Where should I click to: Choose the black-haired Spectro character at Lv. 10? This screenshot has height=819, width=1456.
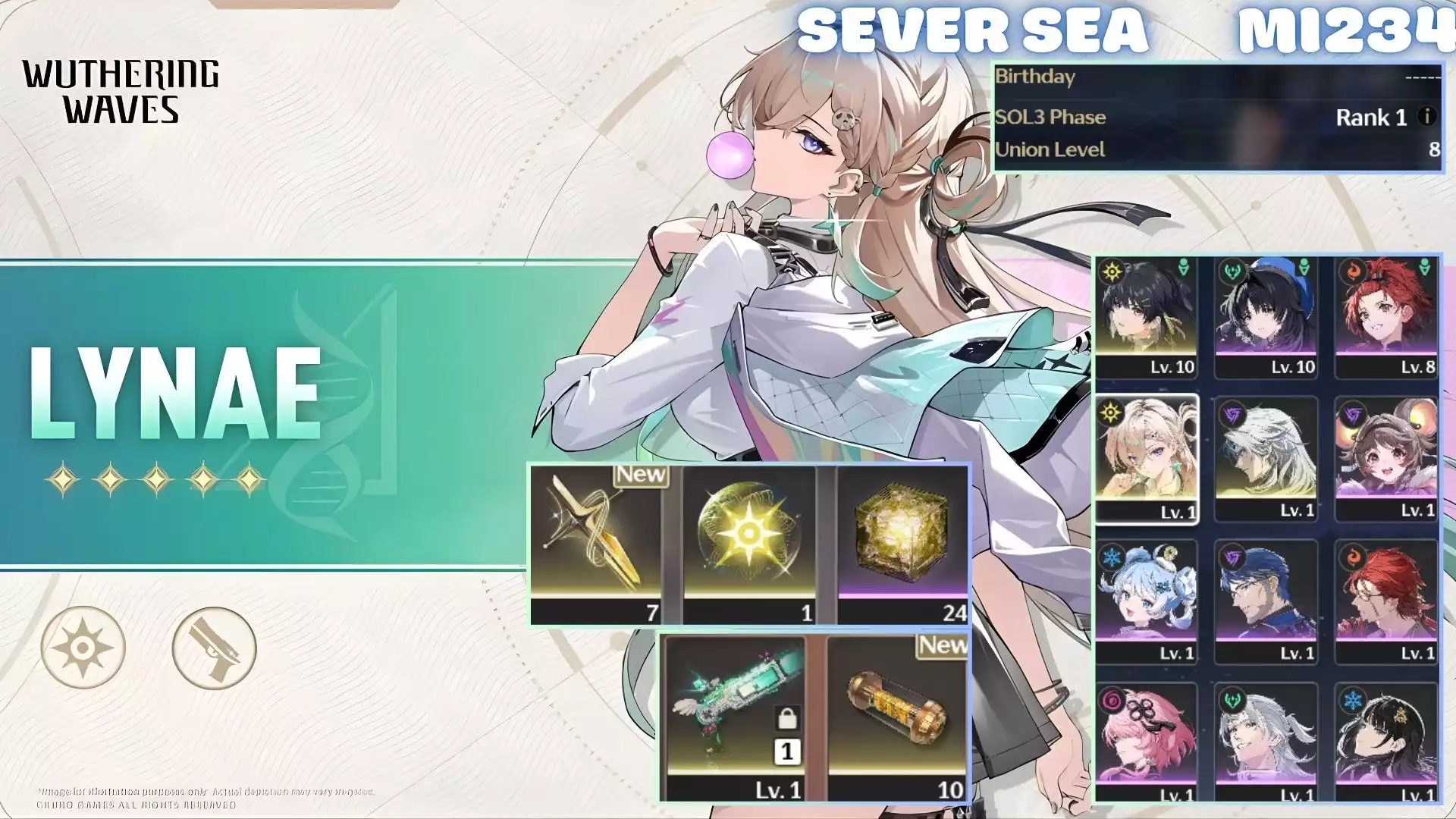point(1146,317)
